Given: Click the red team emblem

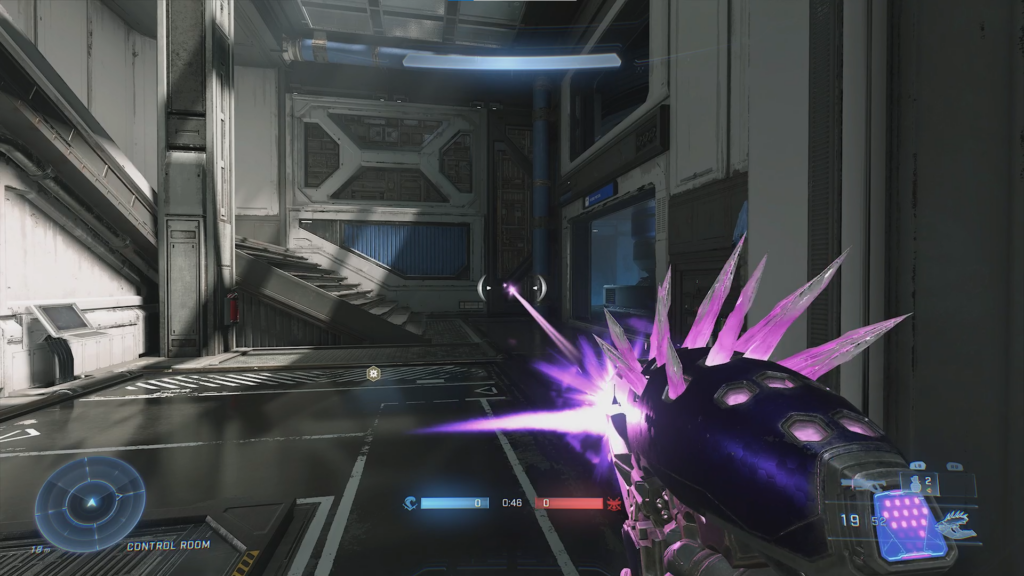Looking at the screenshot, I should coord(614,503).
